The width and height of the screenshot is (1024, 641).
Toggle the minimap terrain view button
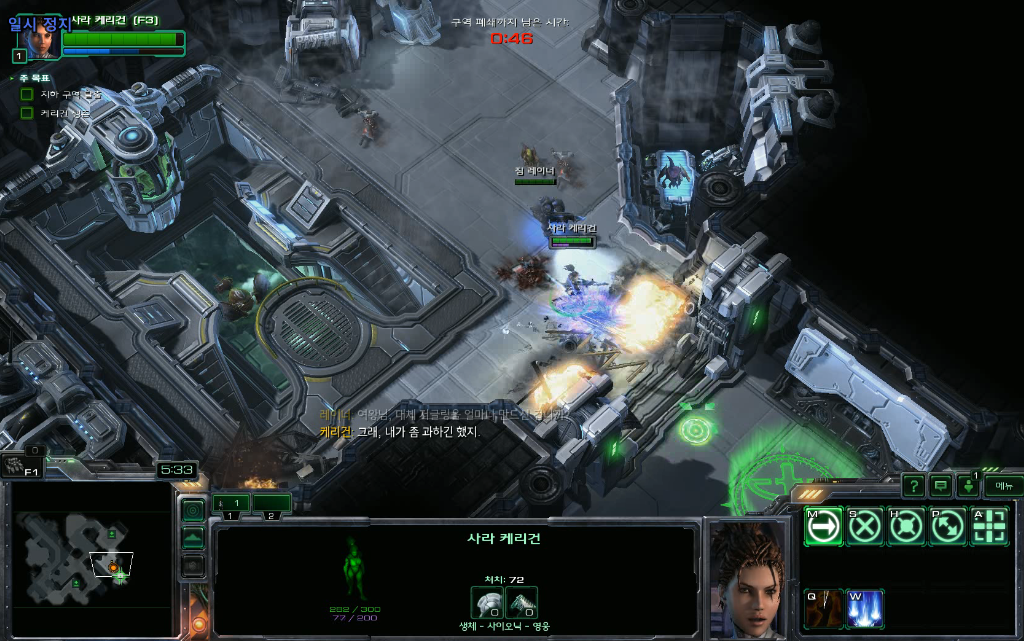[193, 538]
